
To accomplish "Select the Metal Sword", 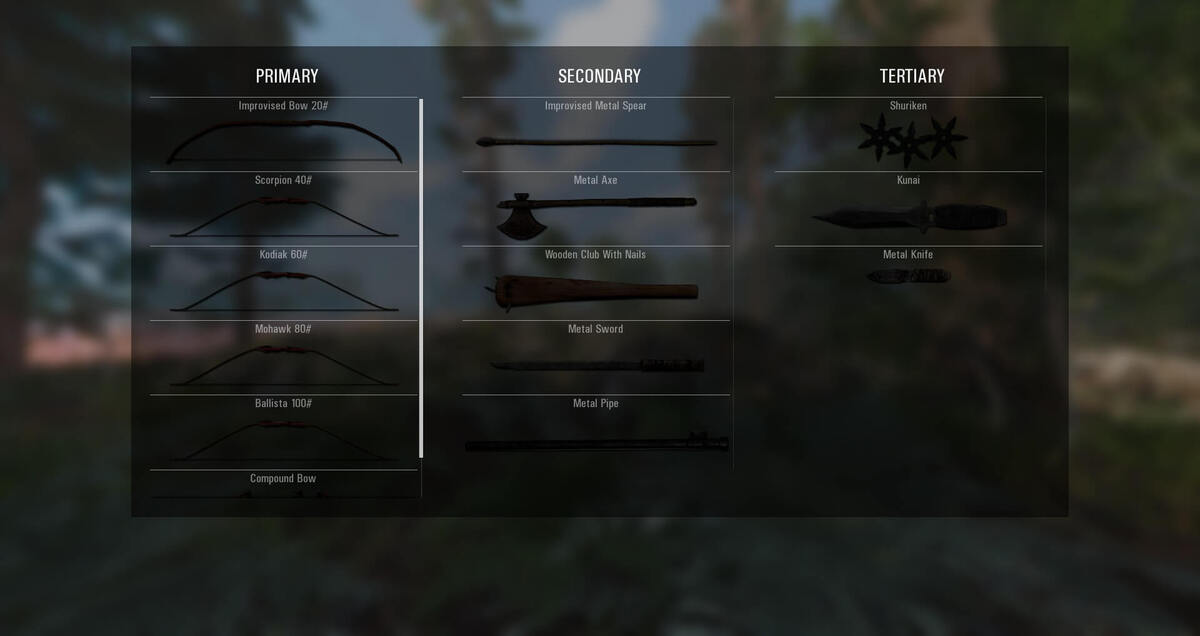I will click(x=596, y=359).
